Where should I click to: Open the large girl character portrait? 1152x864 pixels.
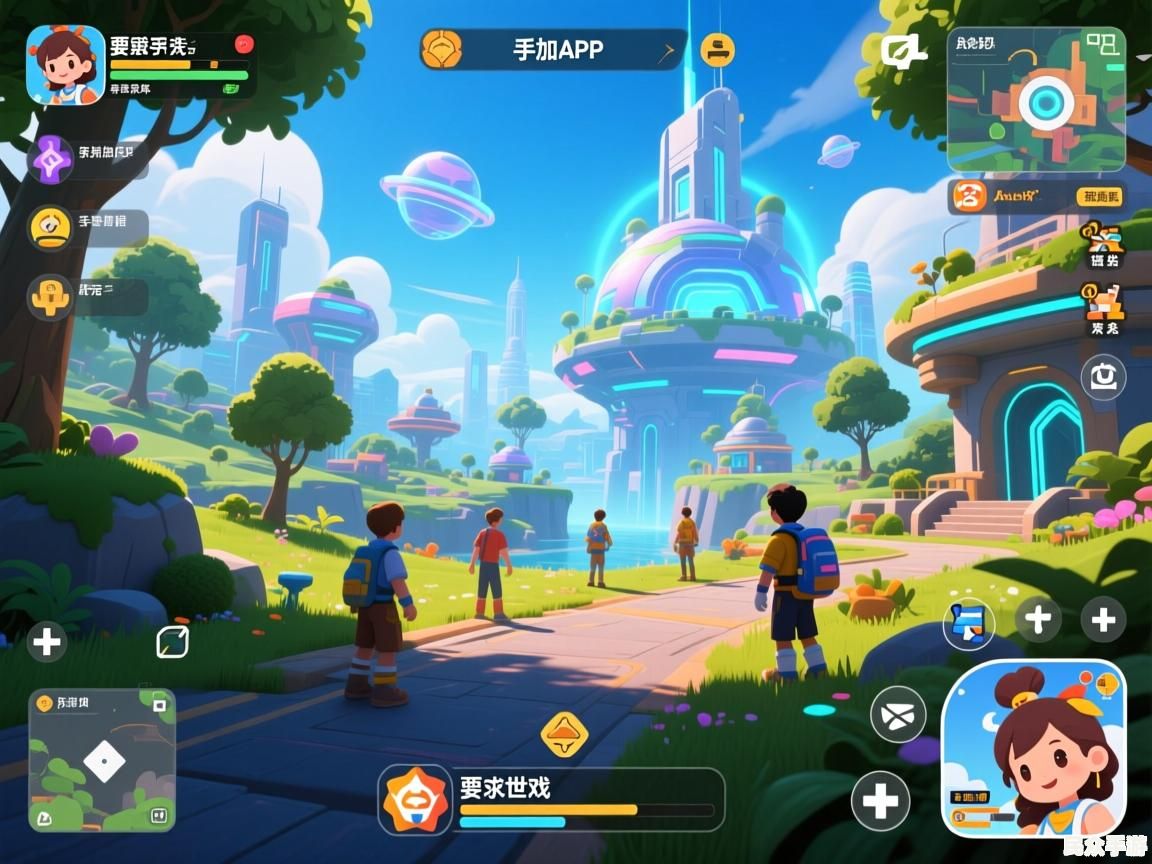point(1034,748)
